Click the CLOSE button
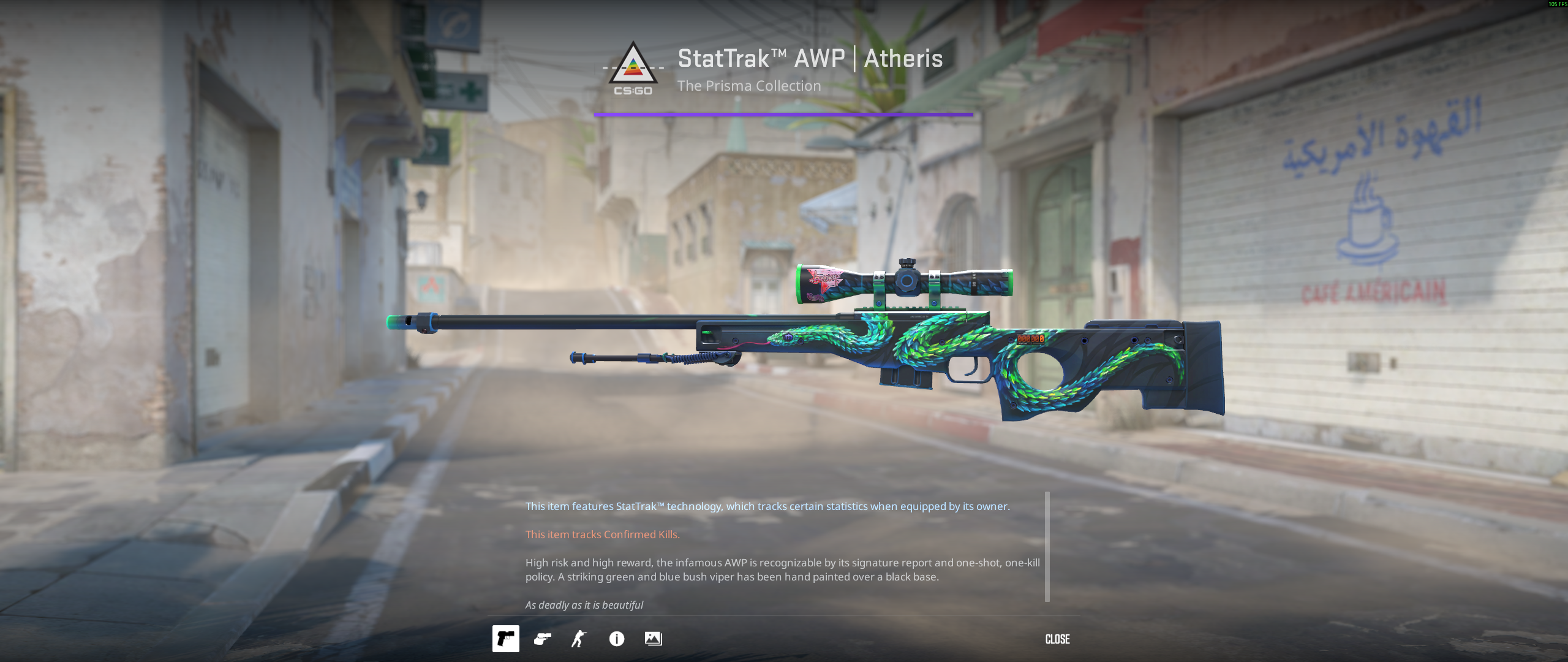The height and width of the screenshot is (662, 1568). point(1057,639)
